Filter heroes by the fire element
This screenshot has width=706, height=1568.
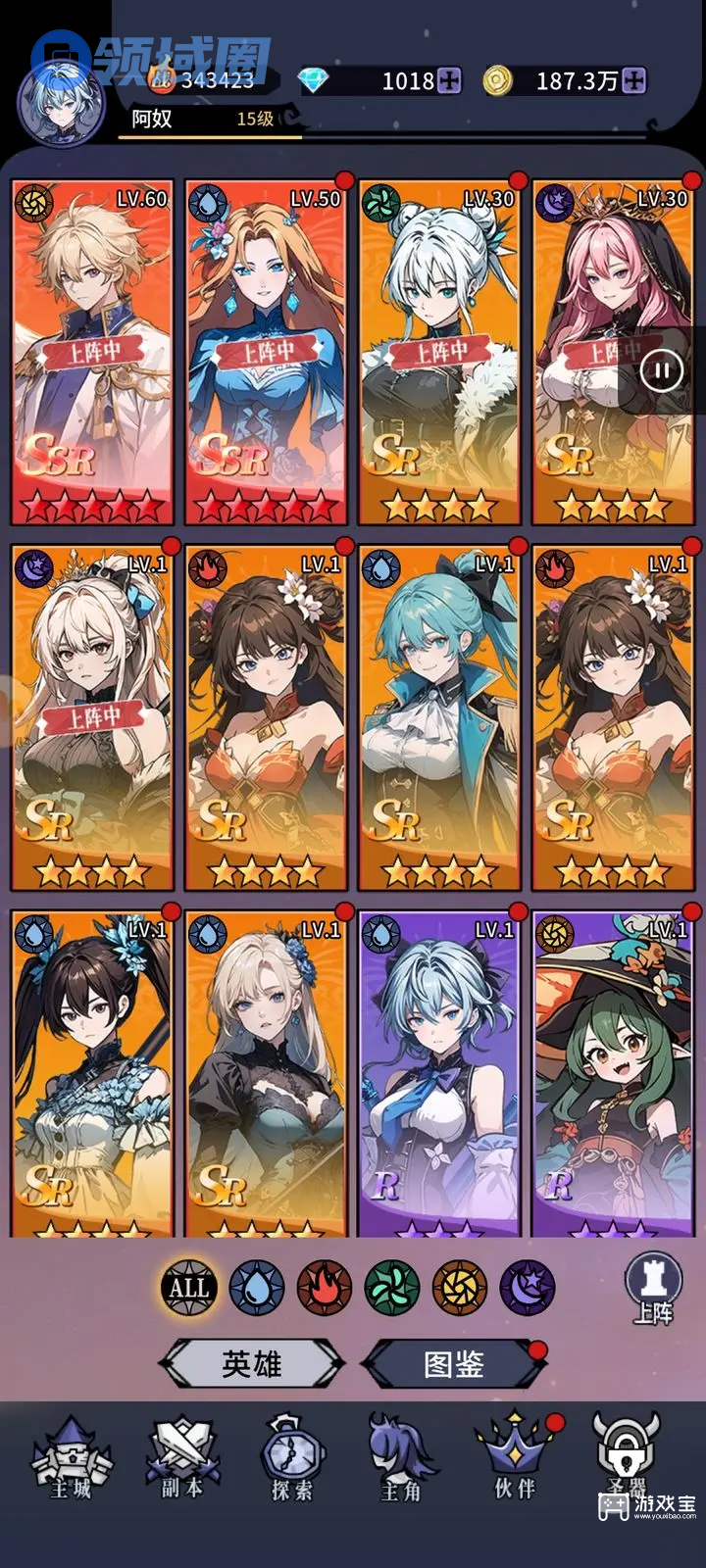point(325,1287)
